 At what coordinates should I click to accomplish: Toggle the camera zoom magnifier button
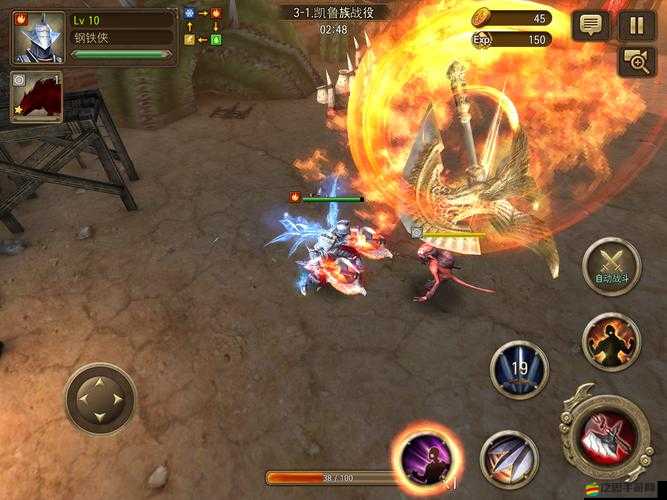[x=636, y=62]
